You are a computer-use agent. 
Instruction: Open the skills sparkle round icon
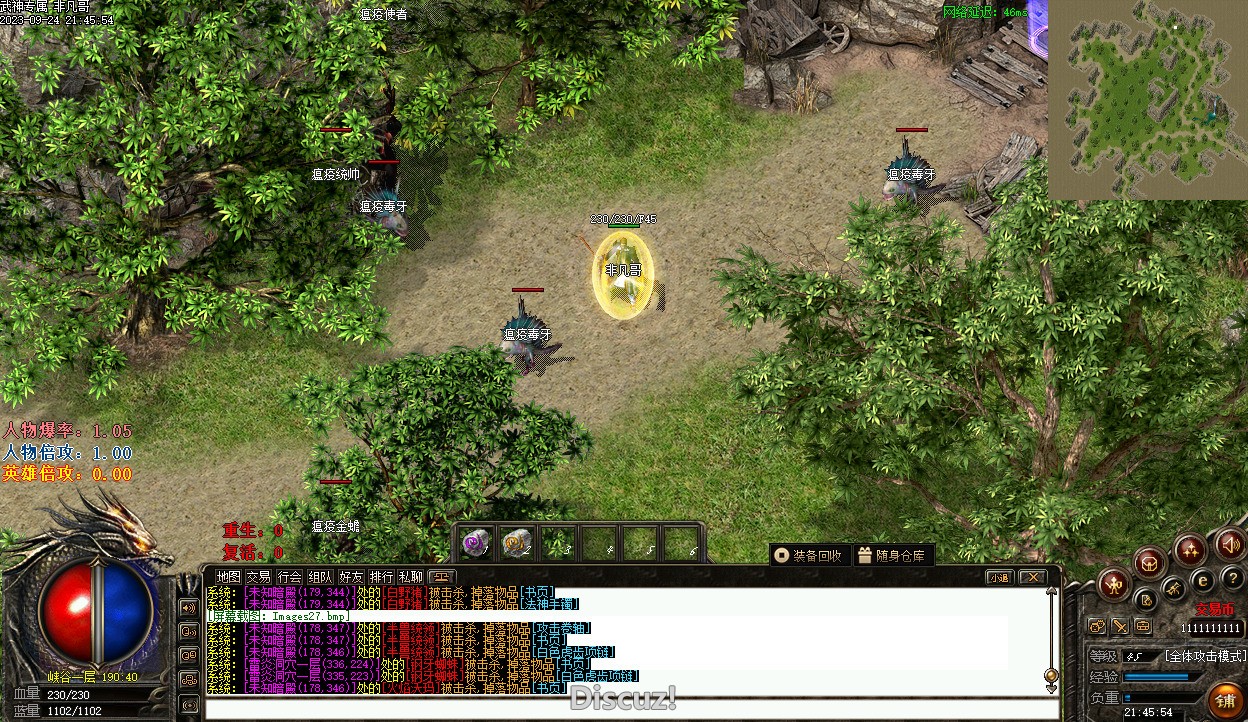click(x=1190, y=549)
